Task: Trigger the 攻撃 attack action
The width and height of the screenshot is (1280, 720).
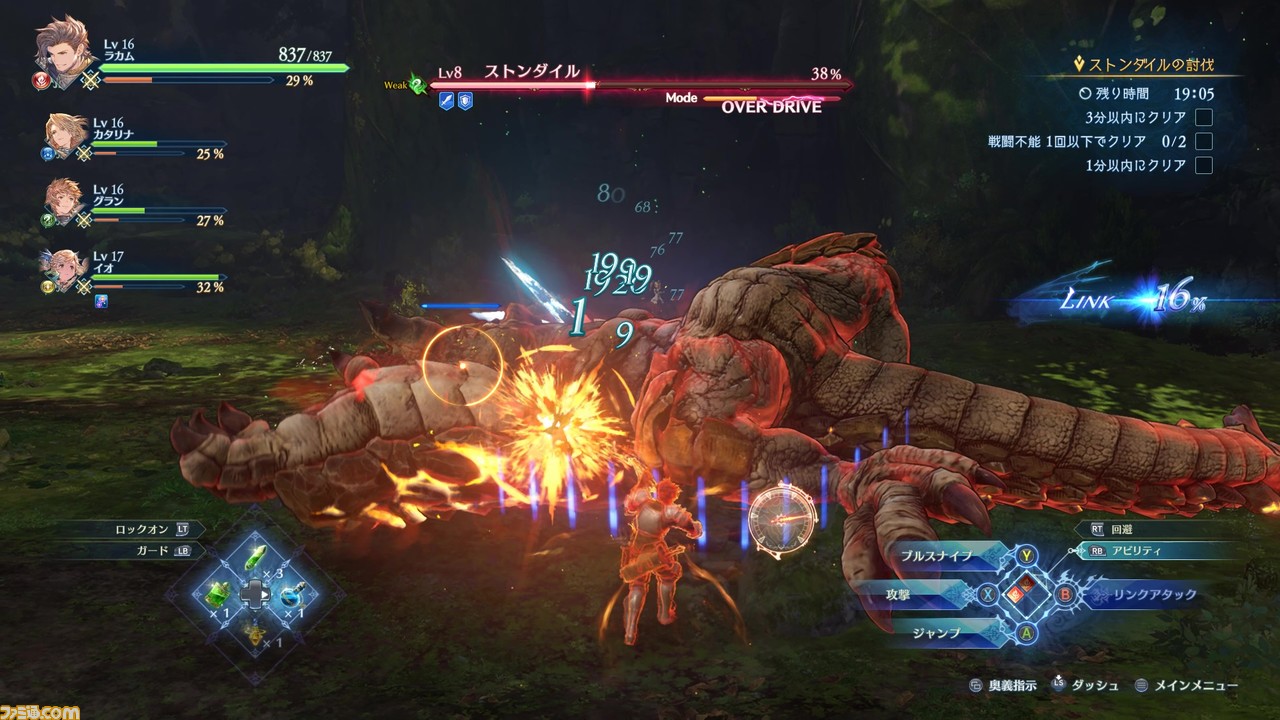Action: pos(899,594)
